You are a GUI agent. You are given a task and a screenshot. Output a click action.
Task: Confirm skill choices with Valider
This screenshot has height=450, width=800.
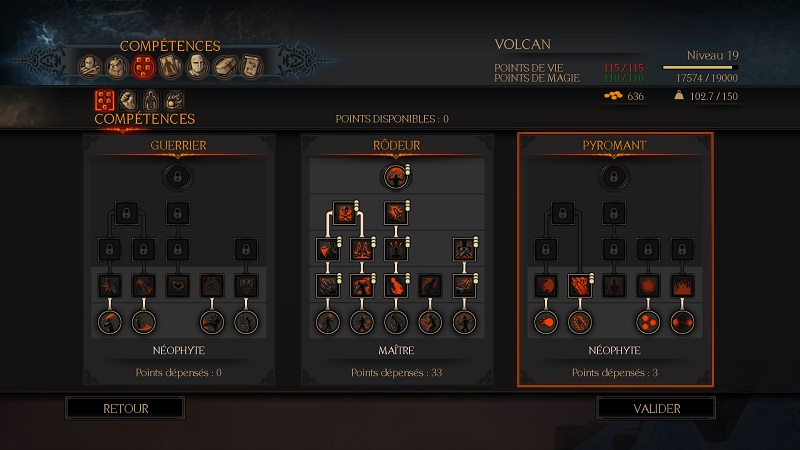coord(656,408)
